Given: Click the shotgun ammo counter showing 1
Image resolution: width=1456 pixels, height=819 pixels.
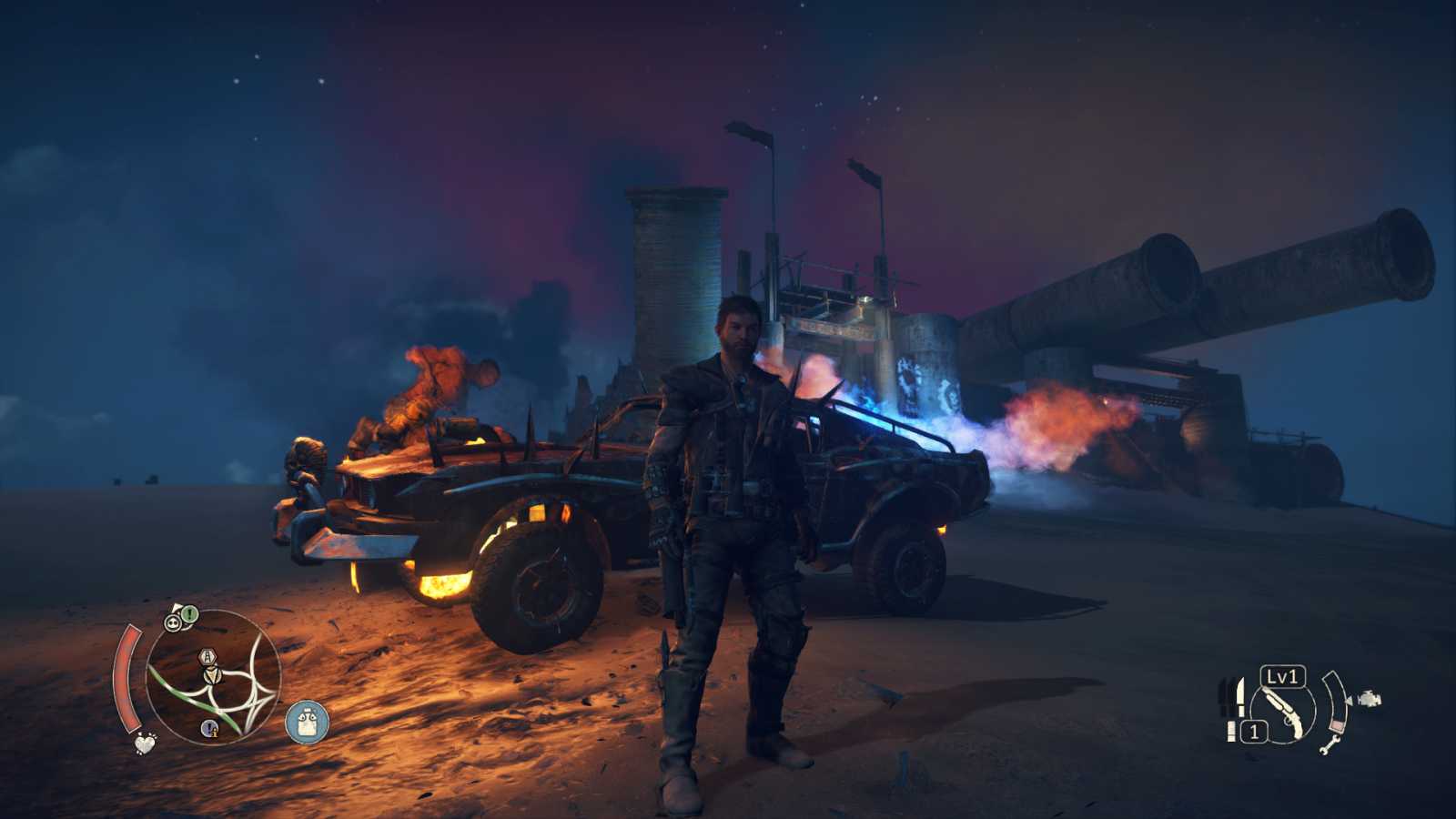Looking at the screenshot, I should [1254, 730].
